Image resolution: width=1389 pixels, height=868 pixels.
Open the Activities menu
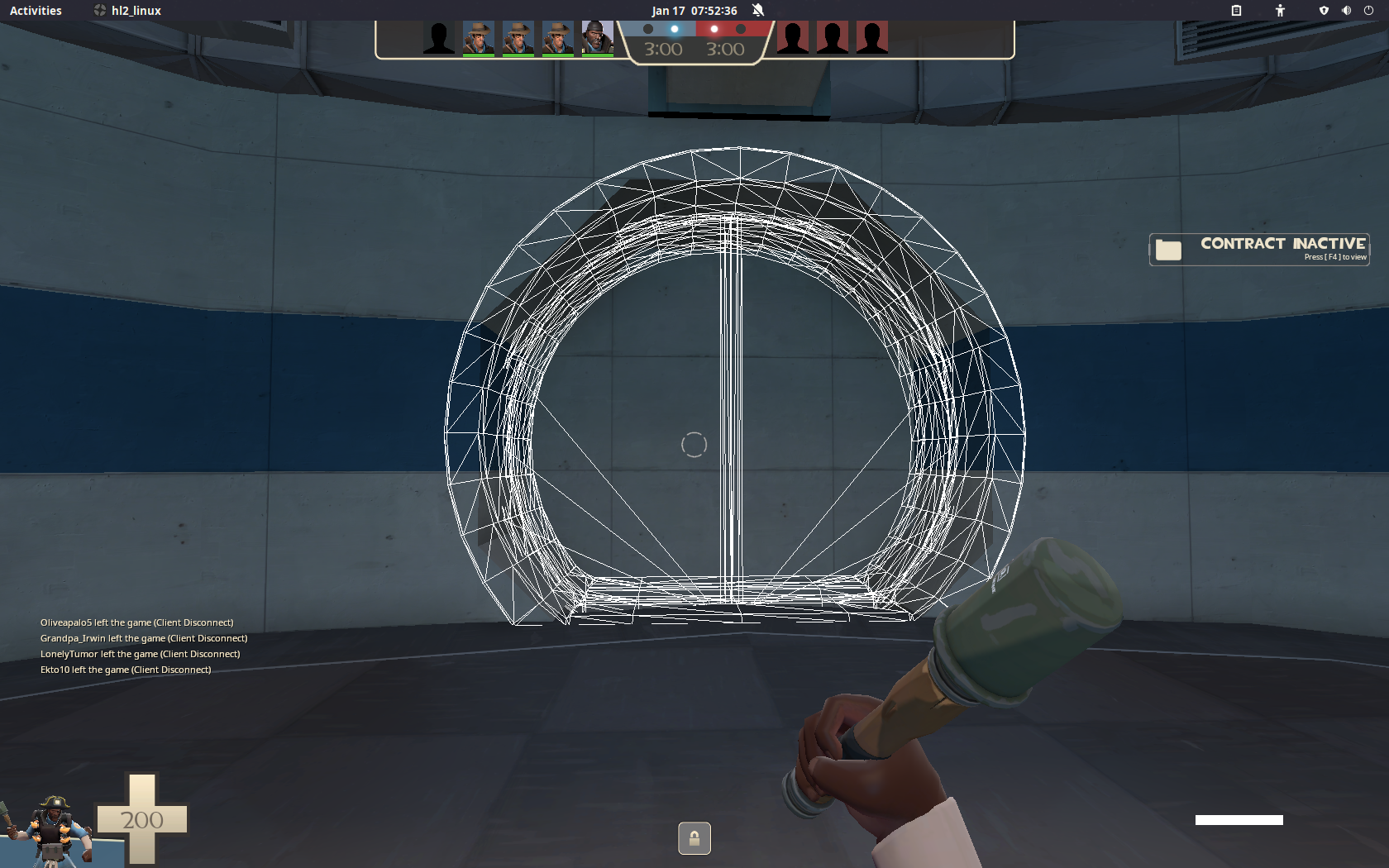(35, 10)
